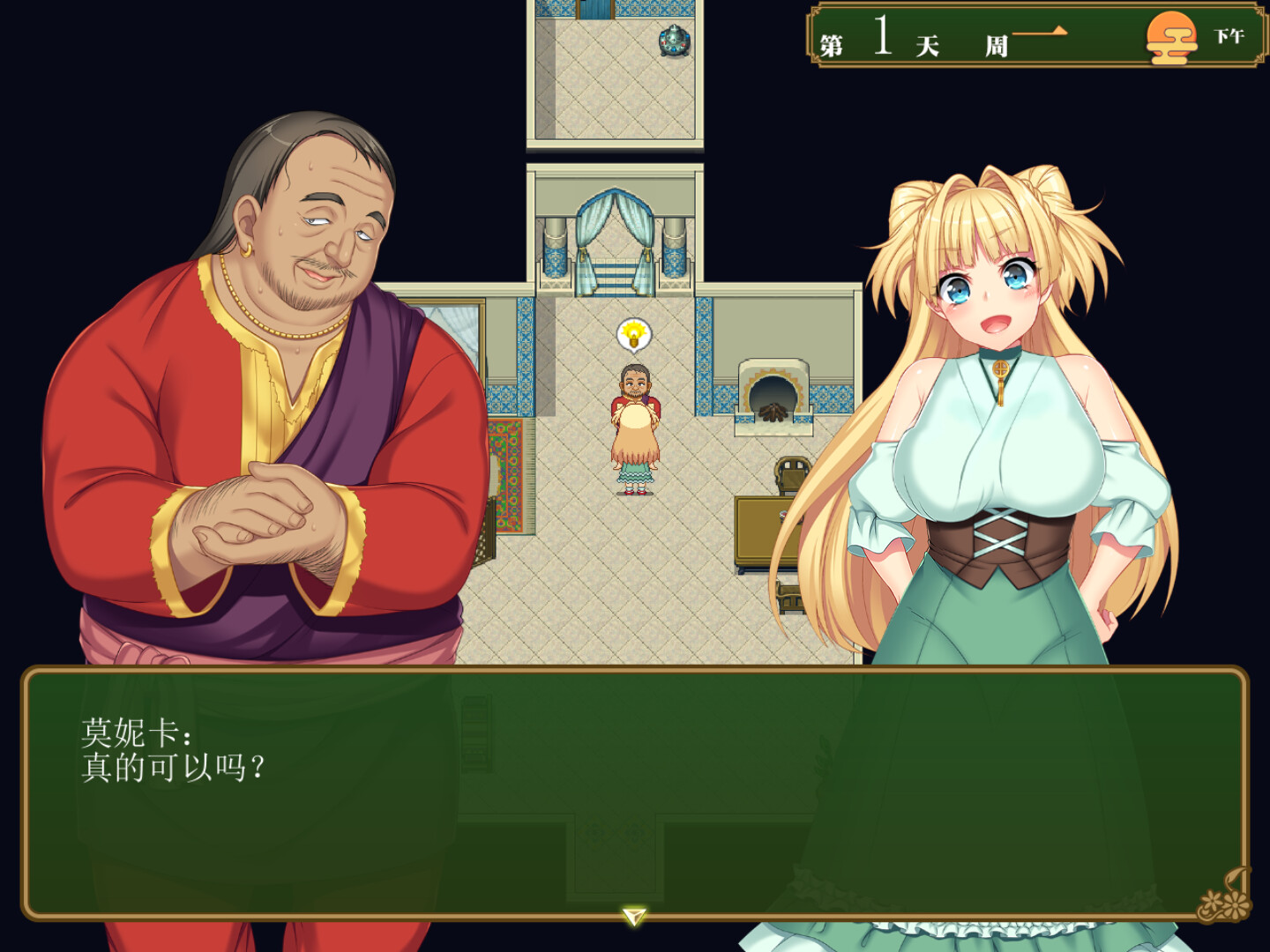Viewport: 1270px width, 952px height.
Task: Click the sun icon showing afternoon time
Action: pos(1172,40)
